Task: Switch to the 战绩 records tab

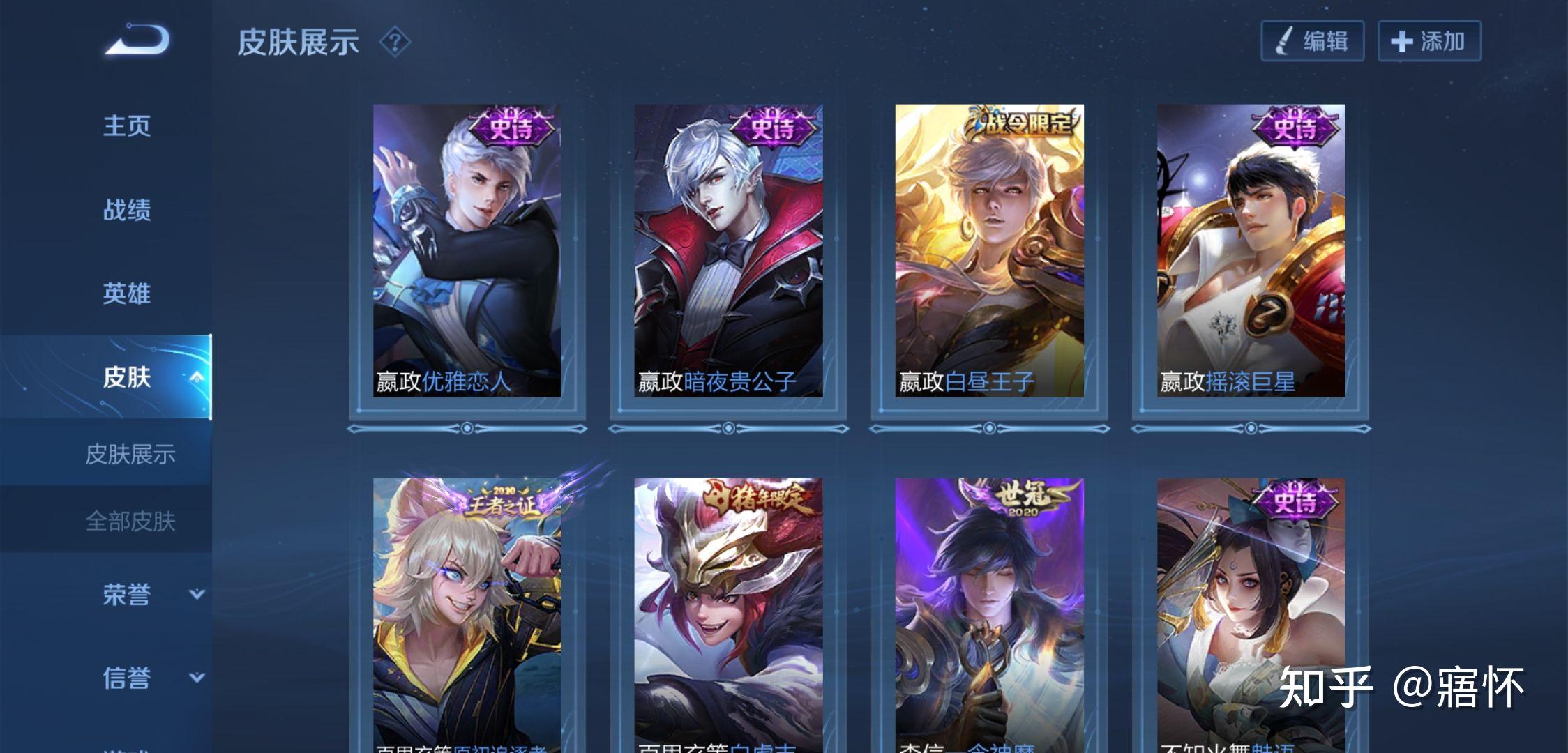Action: click(127, 210)
